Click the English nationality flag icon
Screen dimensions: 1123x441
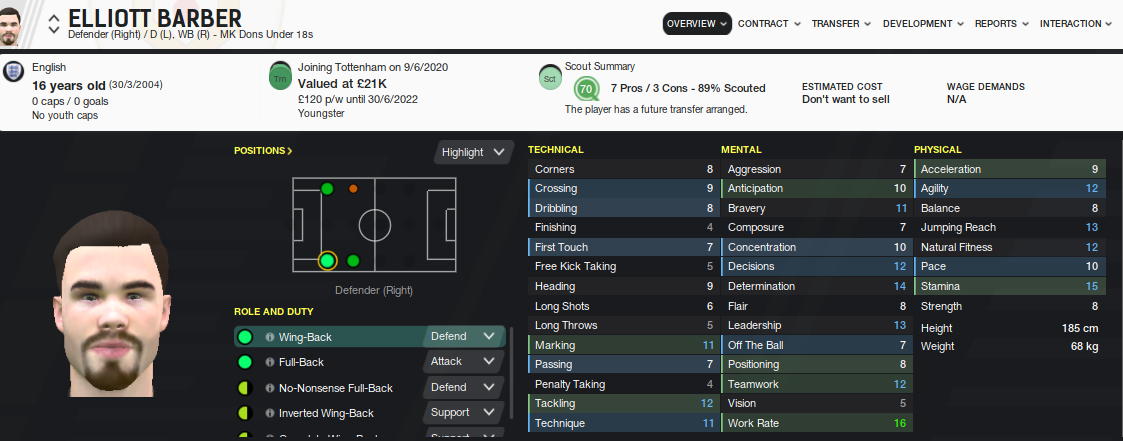tap(14, 73)
